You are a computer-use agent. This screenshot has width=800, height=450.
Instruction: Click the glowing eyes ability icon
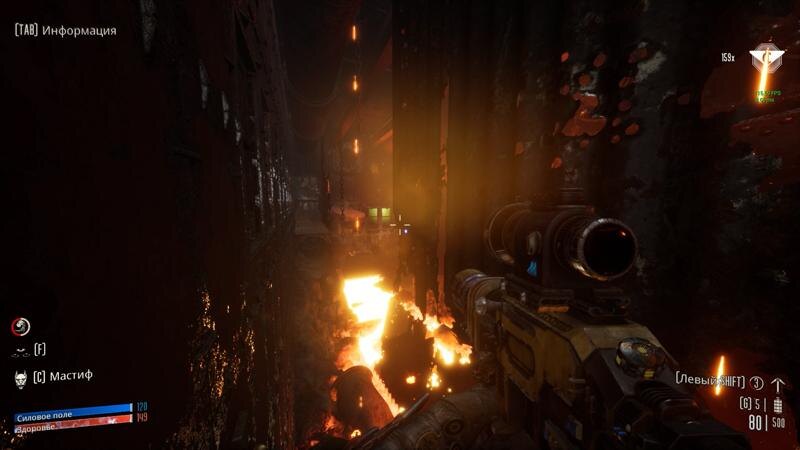[19, 351]
